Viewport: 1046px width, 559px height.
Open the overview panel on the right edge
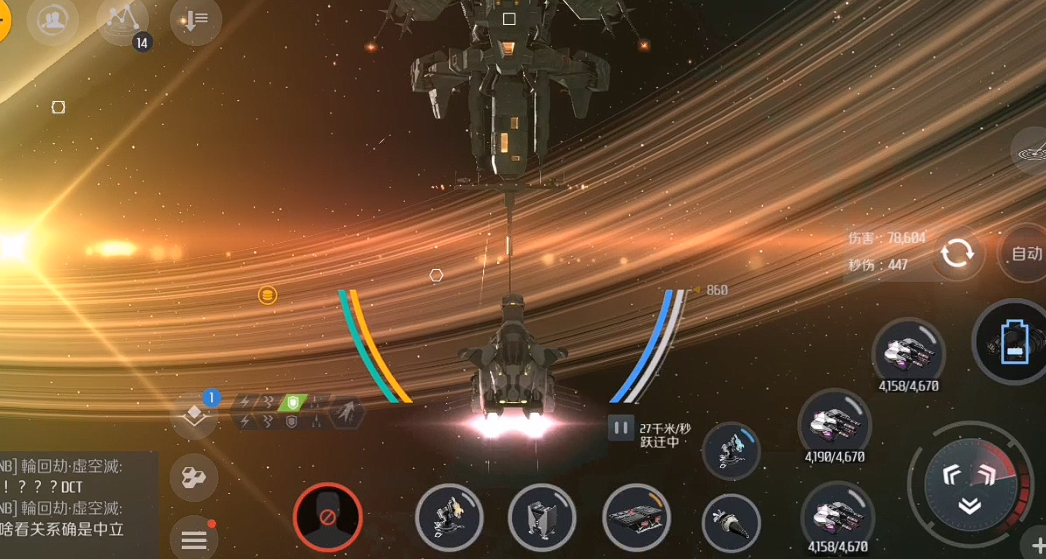click(1032, 152)
